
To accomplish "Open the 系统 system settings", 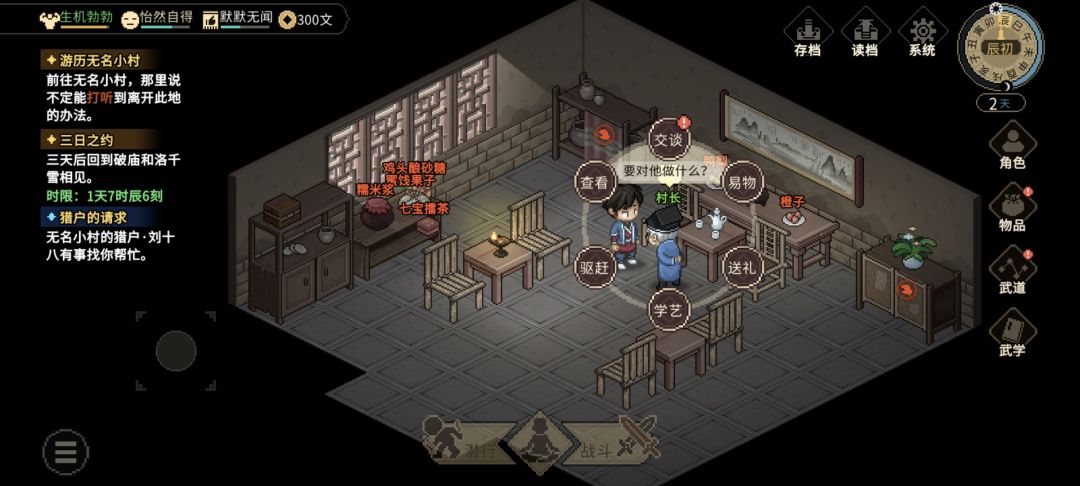I will pyautogui.click(x=922, y=34).
